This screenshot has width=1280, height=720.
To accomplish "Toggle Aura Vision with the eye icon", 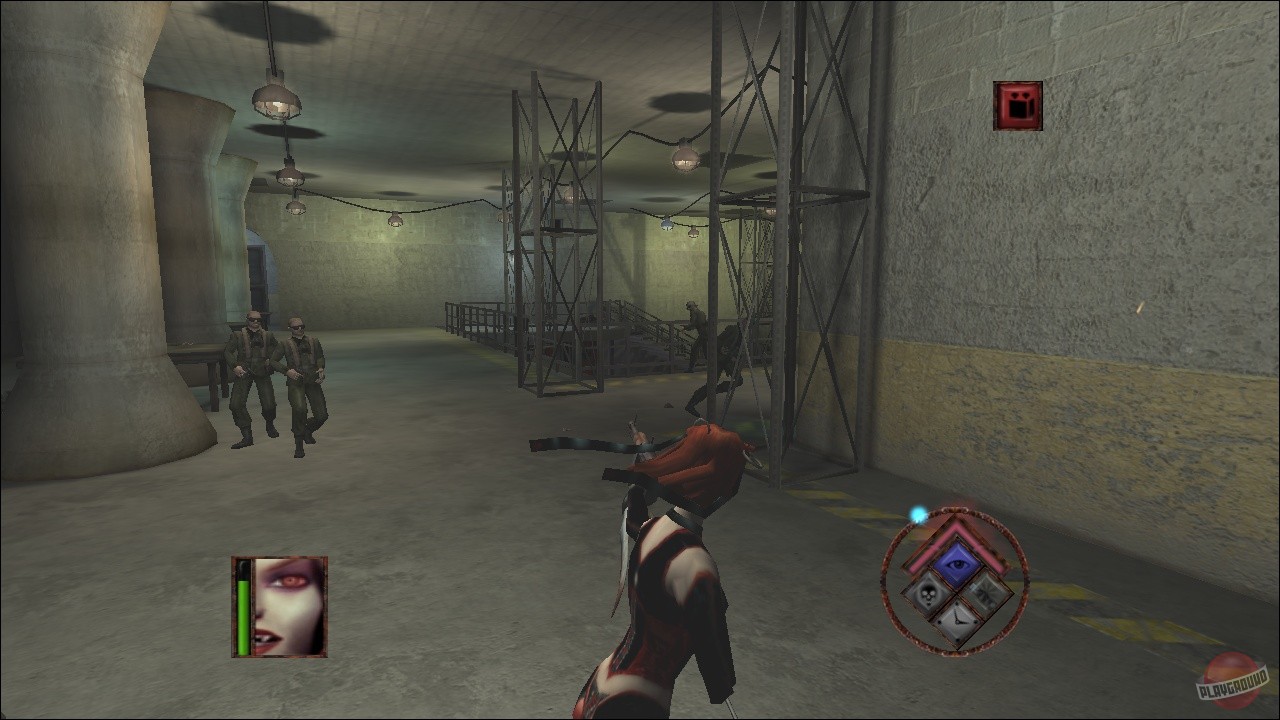I will [958, 562].
